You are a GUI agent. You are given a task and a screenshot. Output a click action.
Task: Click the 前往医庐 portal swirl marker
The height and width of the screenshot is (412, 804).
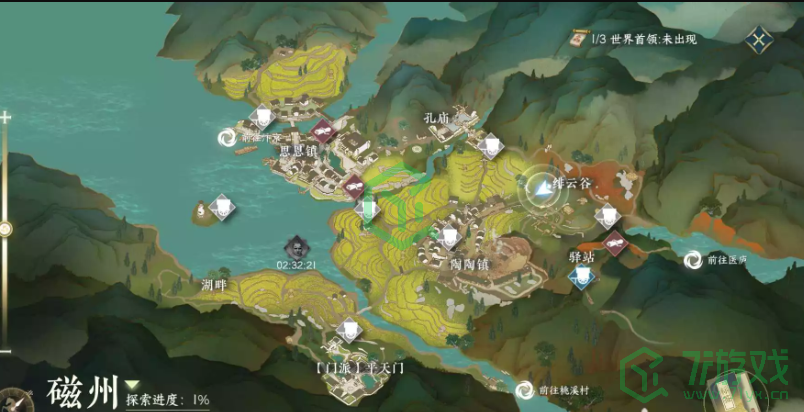coord(692,260)
